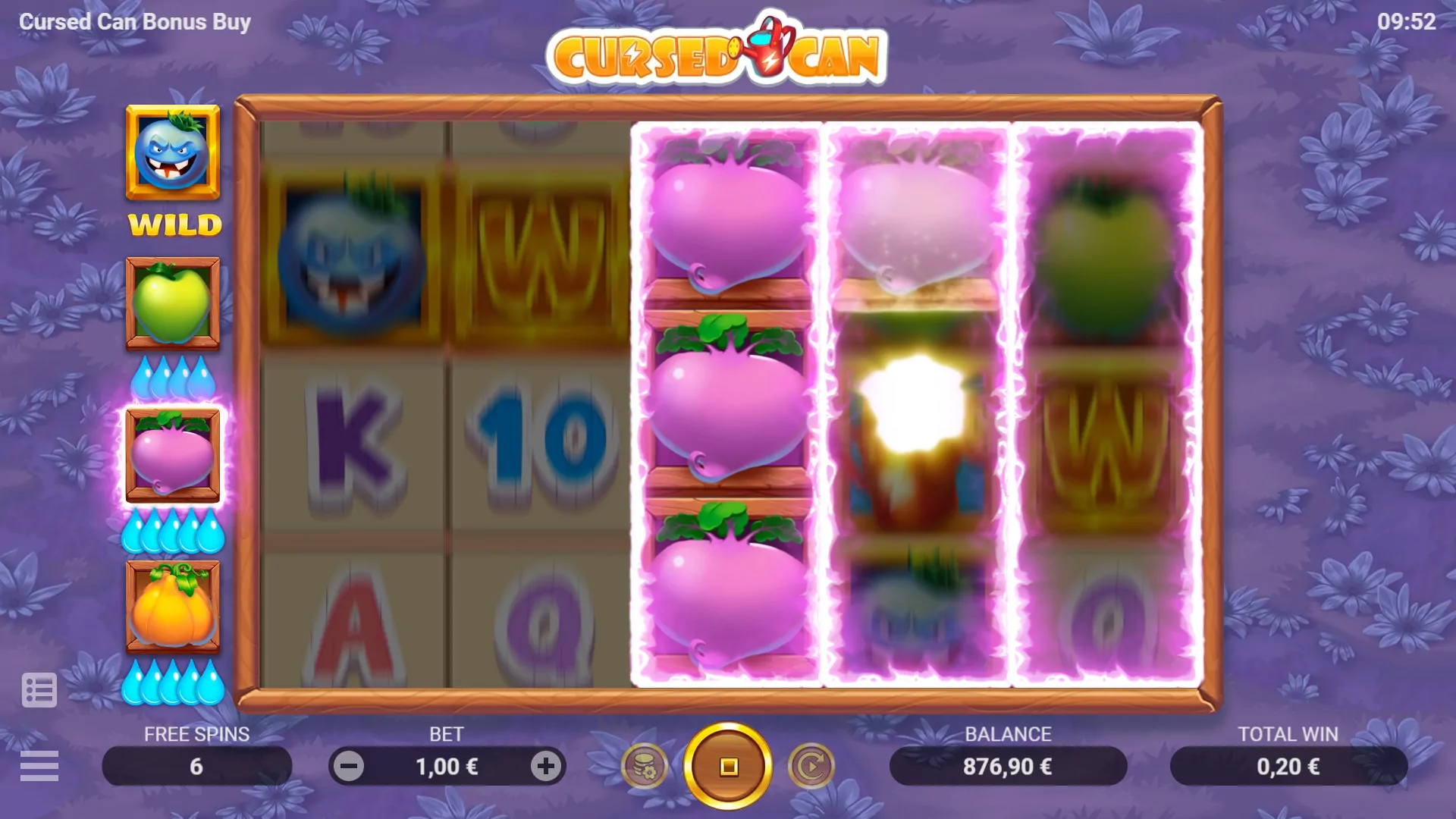Click the Cursed Can Bonus Buy title
The width and height of the screenshot is (1456, 819).
point(135,21)
